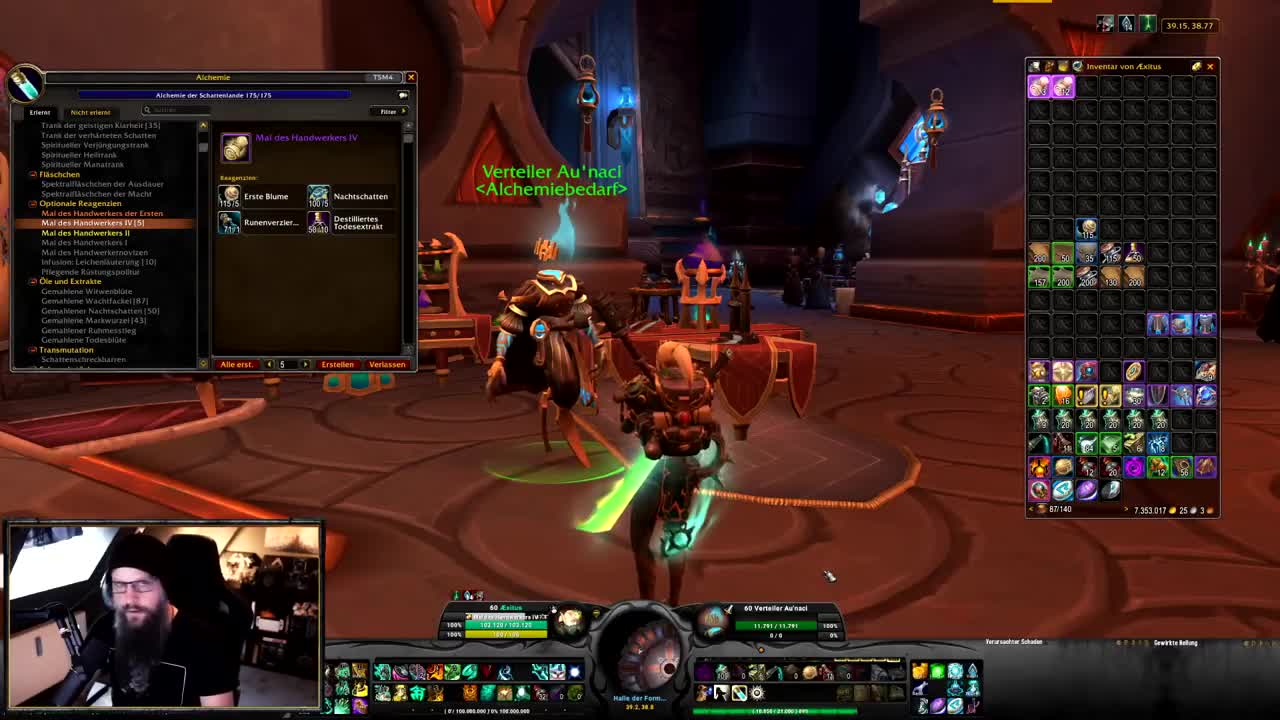Collapse the Öle und Extrakte category

click(x=33, y=281)
